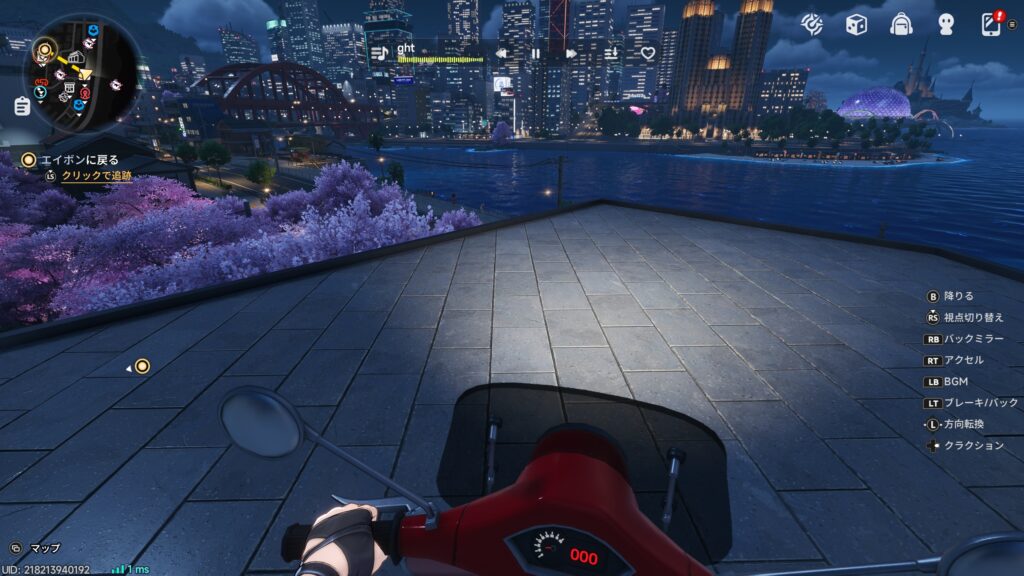1024x576 pixels.
Task: Open the phone with the red alert
Action: pyautogui.click(x=992, y=23)
